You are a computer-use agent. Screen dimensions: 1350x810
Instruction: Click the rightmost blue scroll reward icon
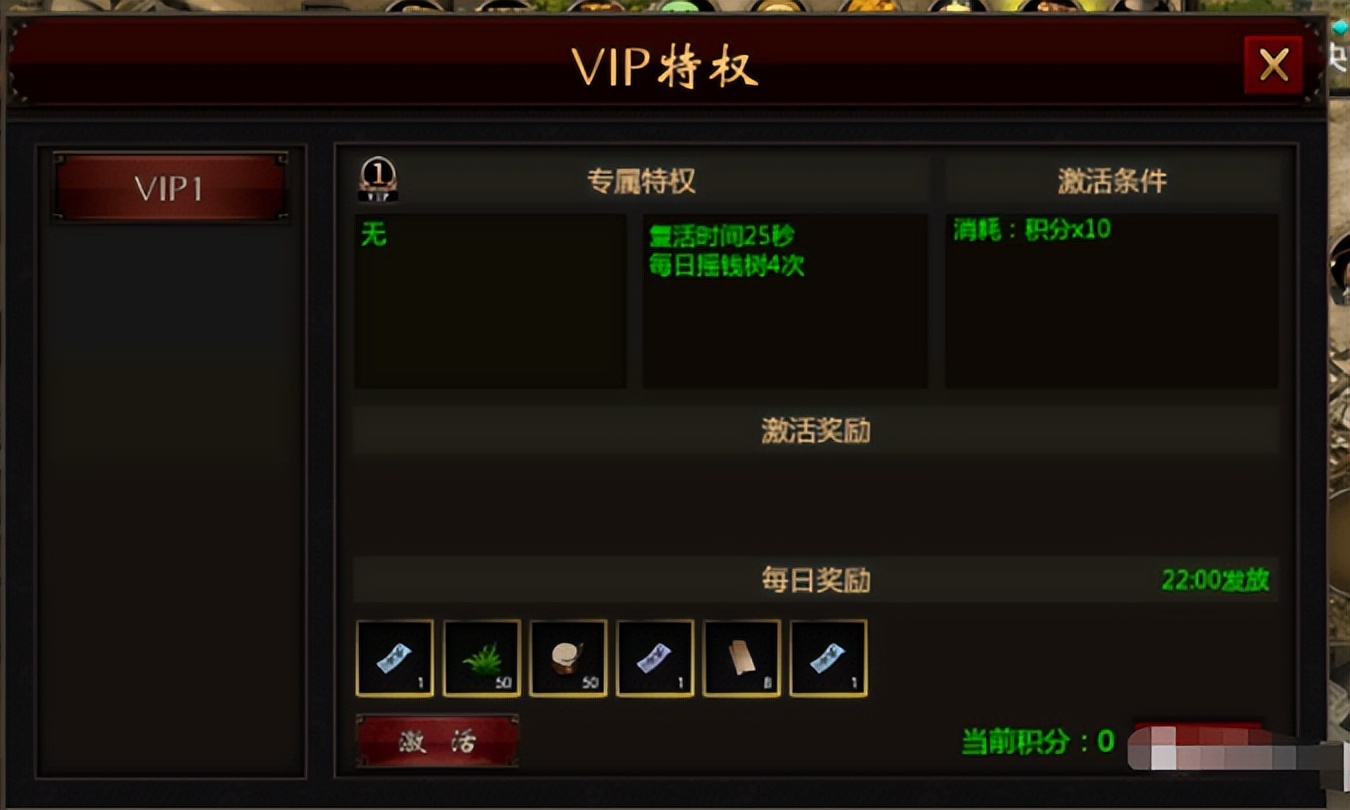click(827, 658)
